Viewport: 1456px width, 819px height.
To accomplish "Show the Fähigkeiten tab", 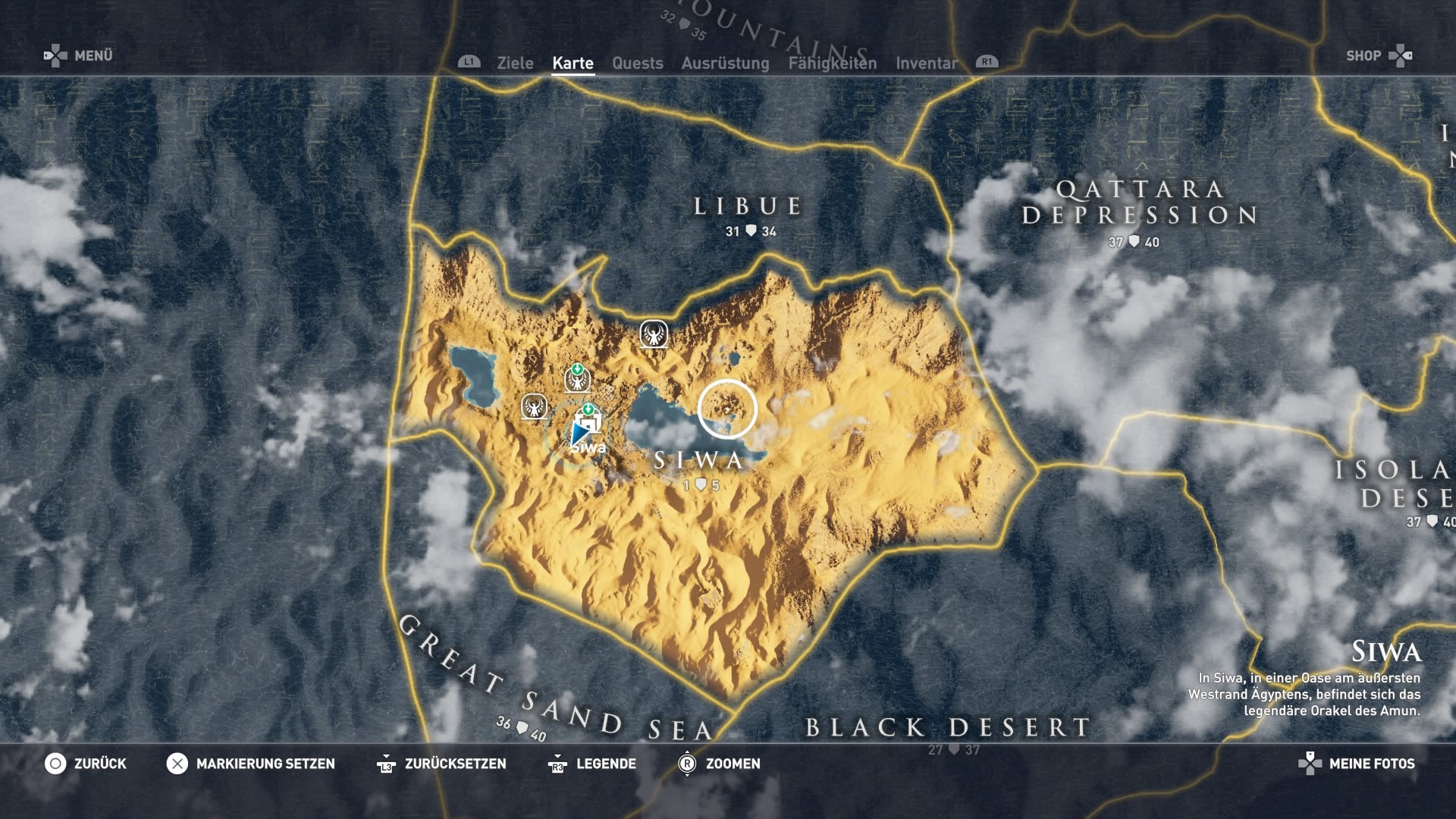I will (x=832, y=63).
